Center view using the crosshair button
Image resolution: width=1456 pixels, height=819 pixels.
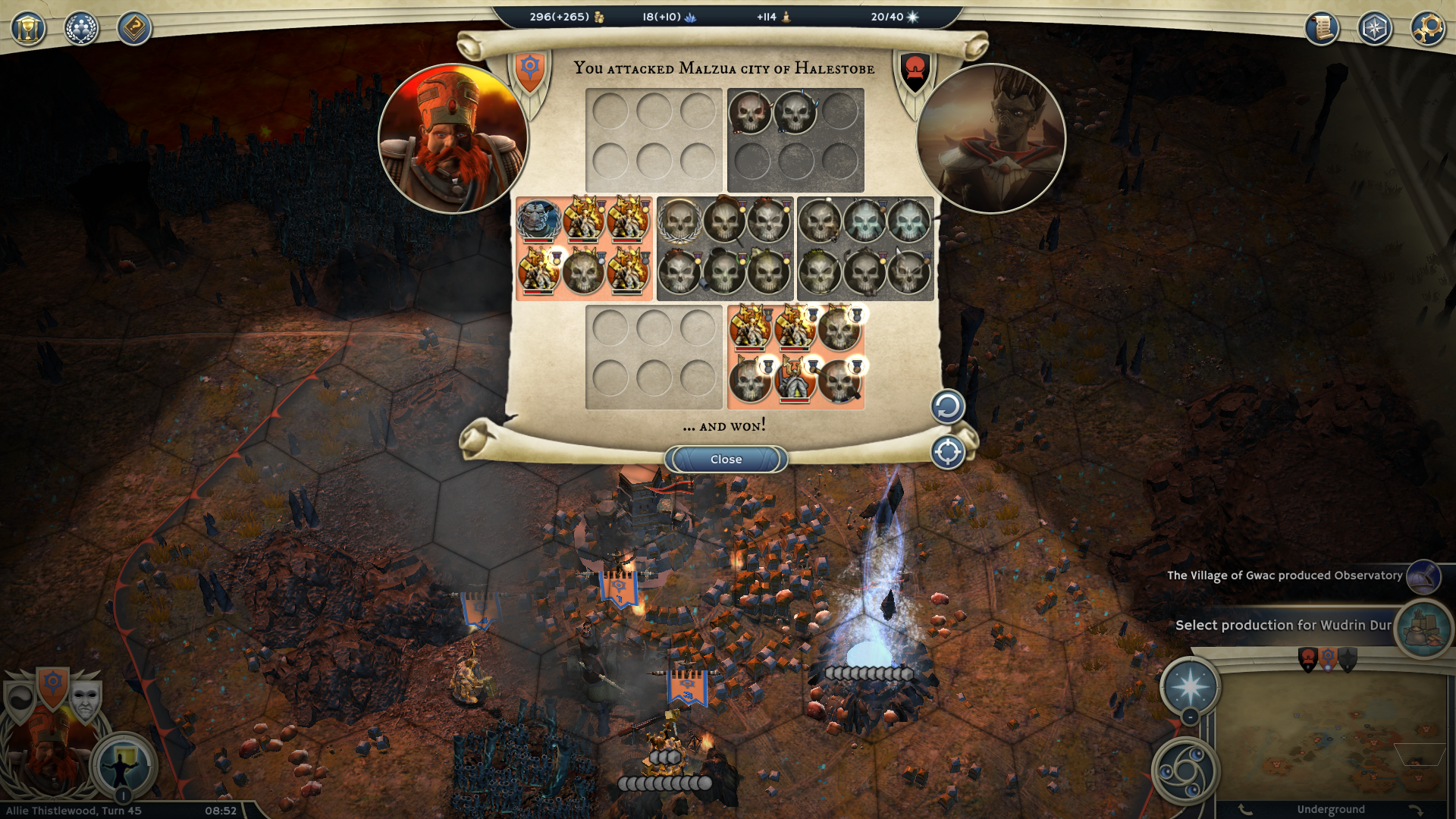pyautogui.click(x=947, y=453)
